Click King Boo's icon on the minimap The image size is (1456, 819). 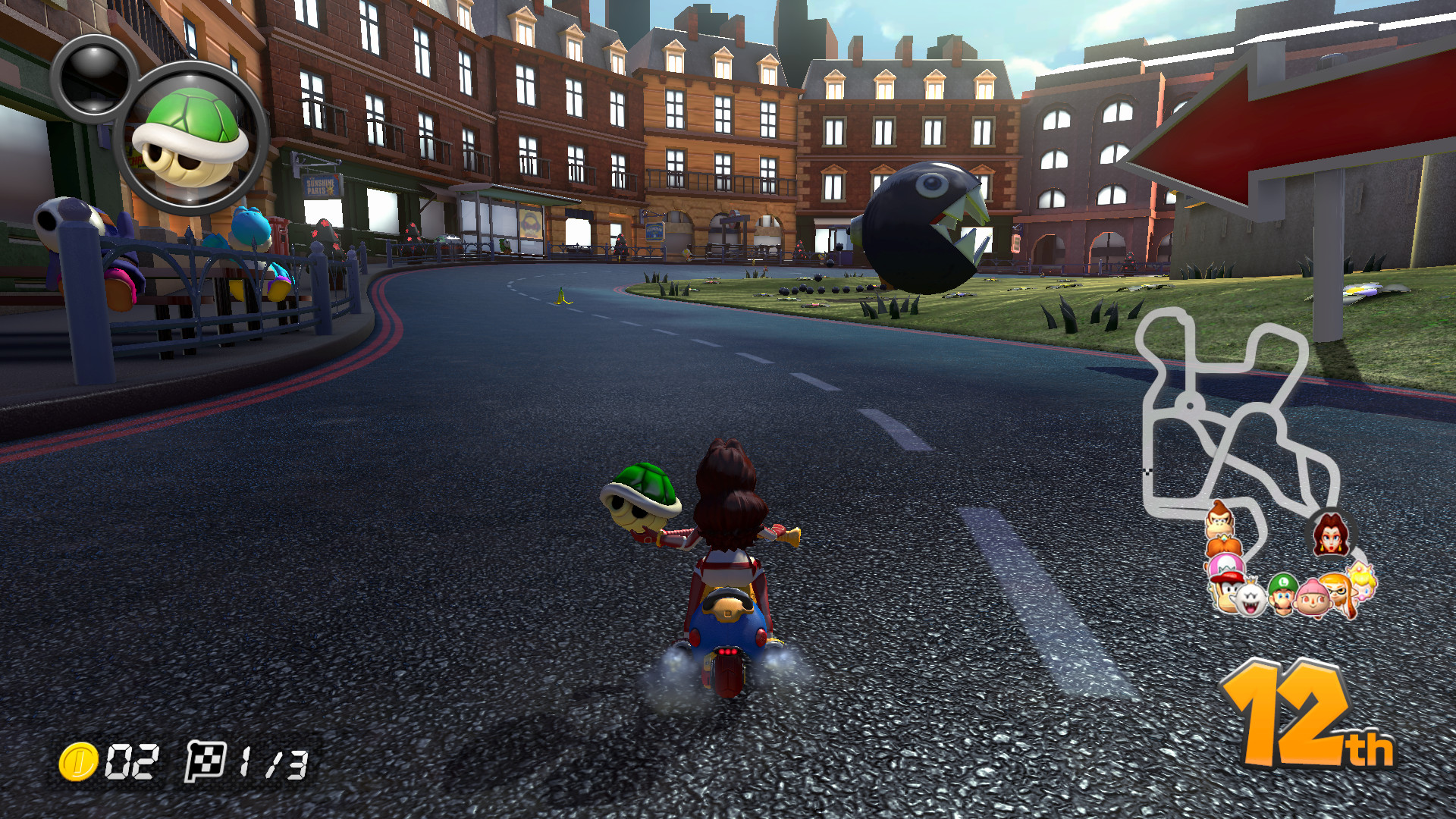1250,598
